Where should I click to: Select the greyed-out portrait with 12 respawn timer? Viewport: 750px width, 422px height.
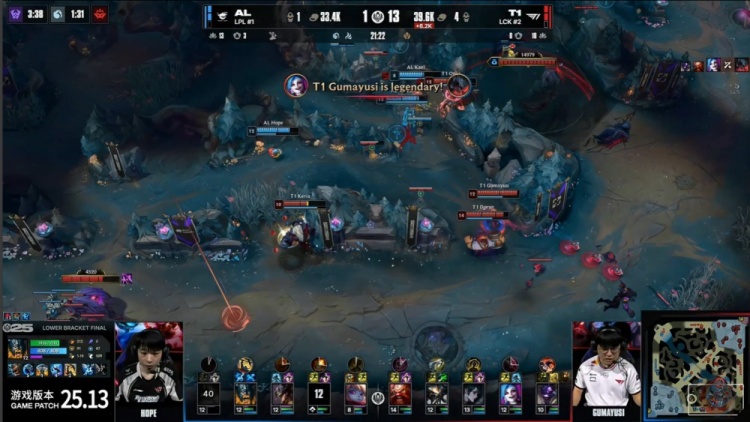point(319,393)
